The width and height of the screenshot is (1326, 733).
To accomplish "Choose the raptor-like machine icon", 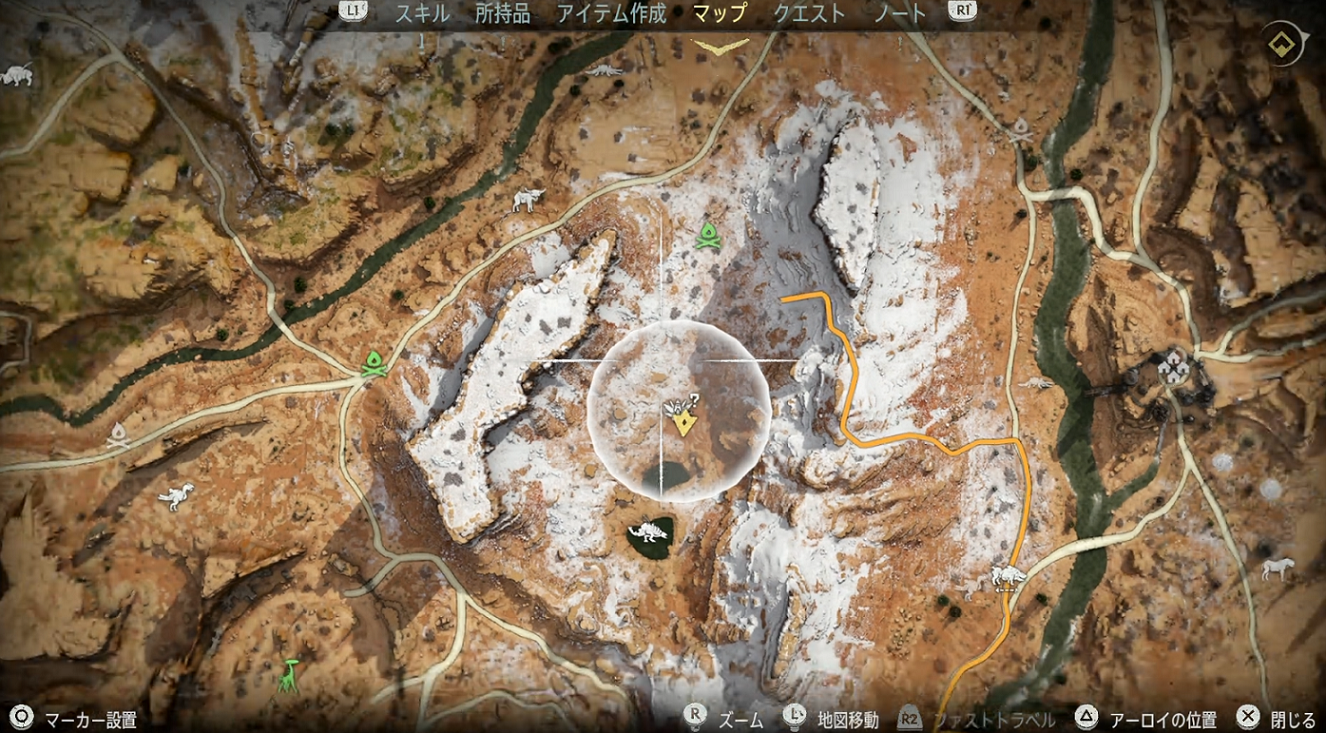I will pyautogui.click(x=177, y=494).
